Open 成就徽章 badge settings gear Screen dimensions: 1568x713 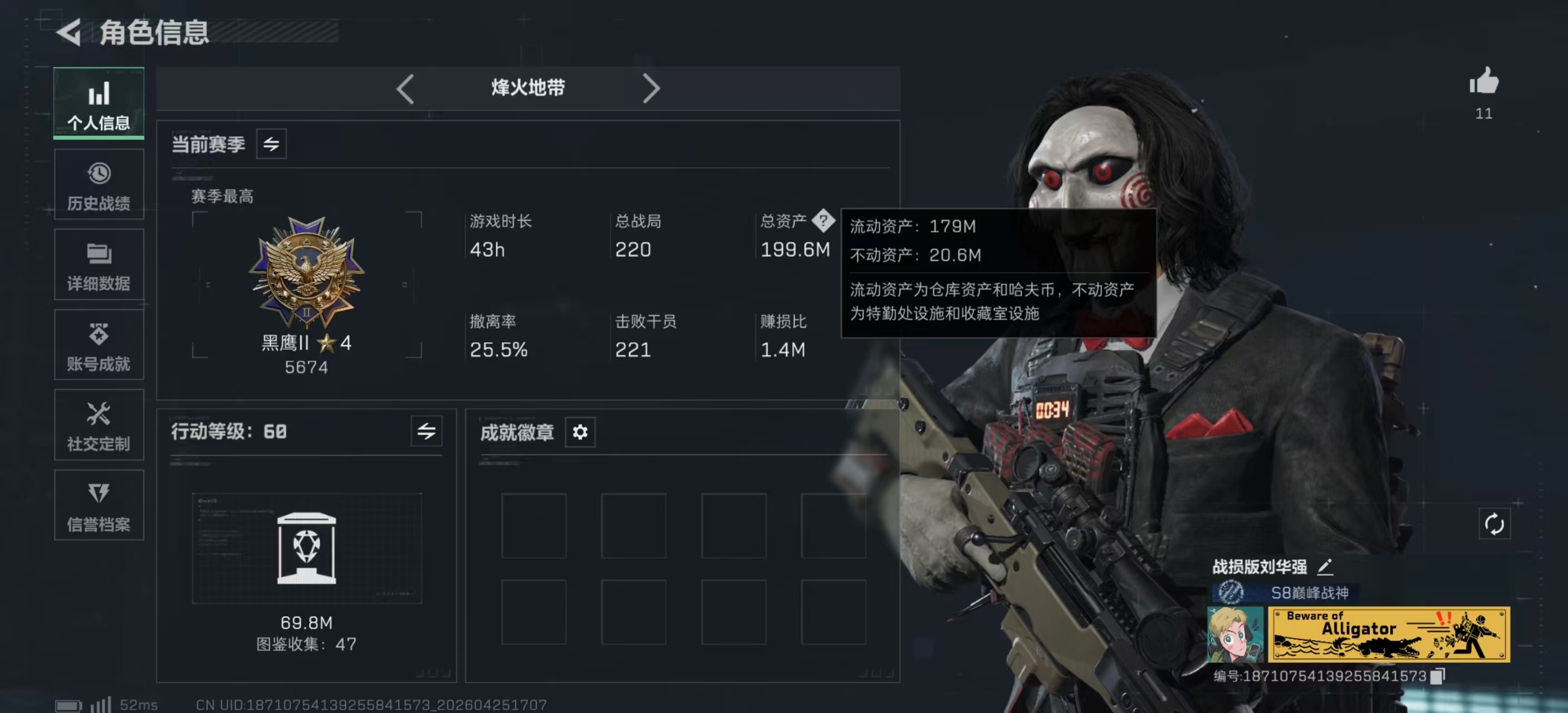[x=580, y=432]
